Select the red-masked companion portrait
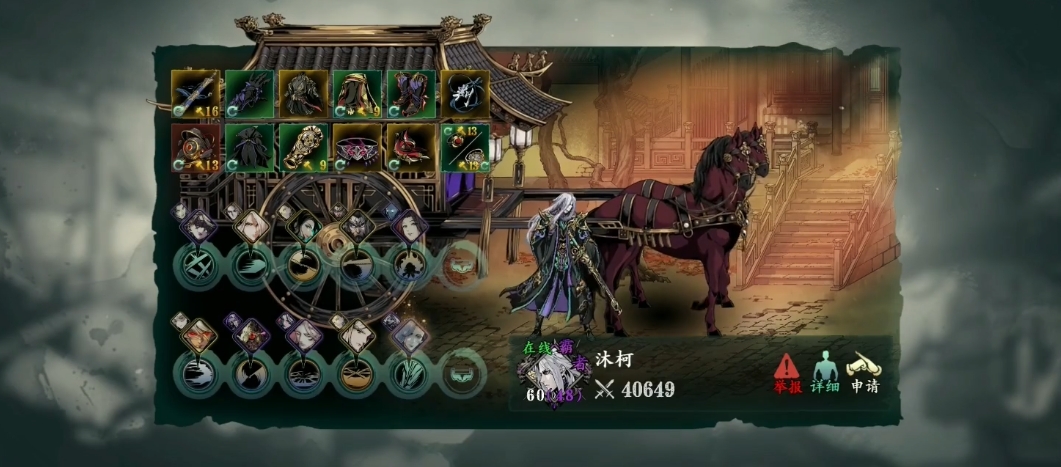This screenshot has height=467, width=1061. click(199, 337)
